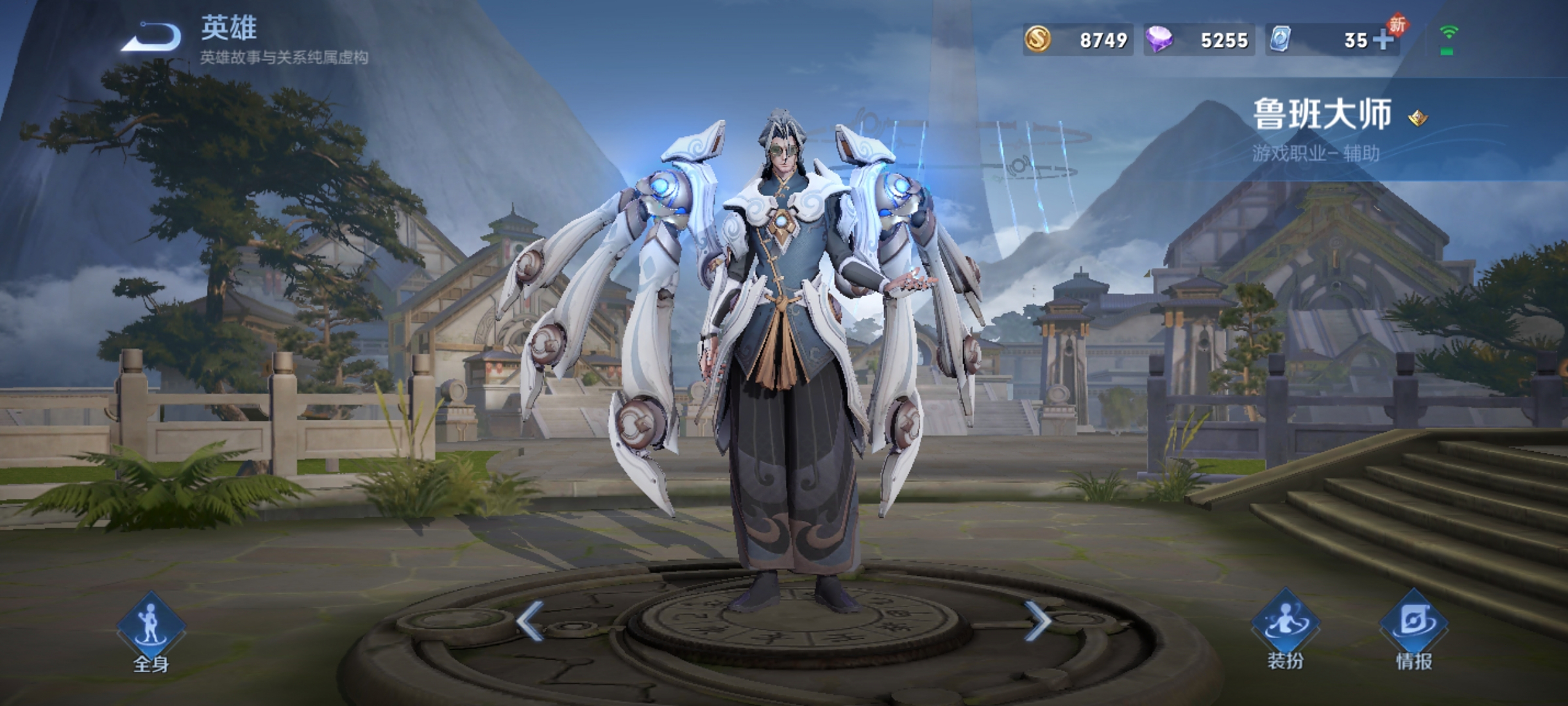This screenshot has width=1568, height=706.
Task: Open the 装扮 outfit menu
Action: click(x=1285, y=629)
